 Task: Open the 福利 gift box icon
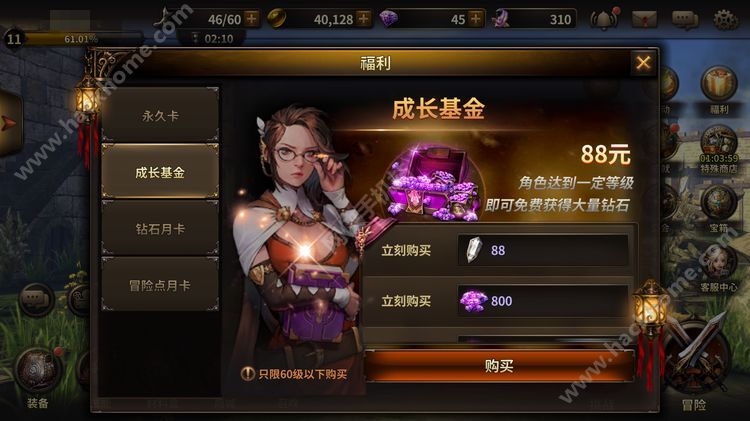[x=718, y=85]
